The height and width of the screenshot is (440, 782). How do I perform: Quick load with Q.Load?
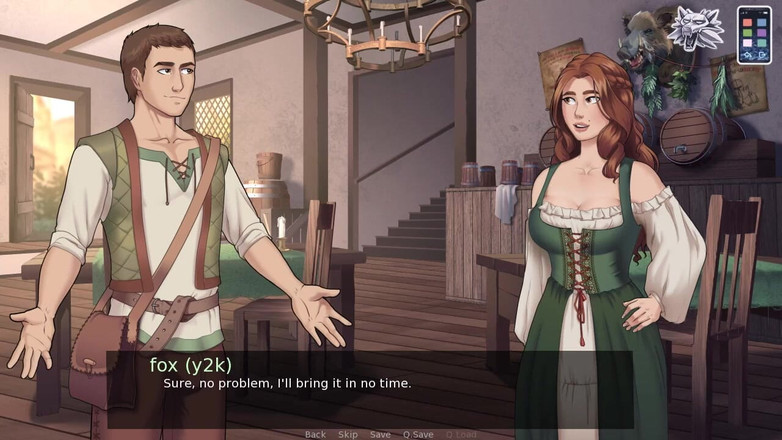[x=461, y=434]
